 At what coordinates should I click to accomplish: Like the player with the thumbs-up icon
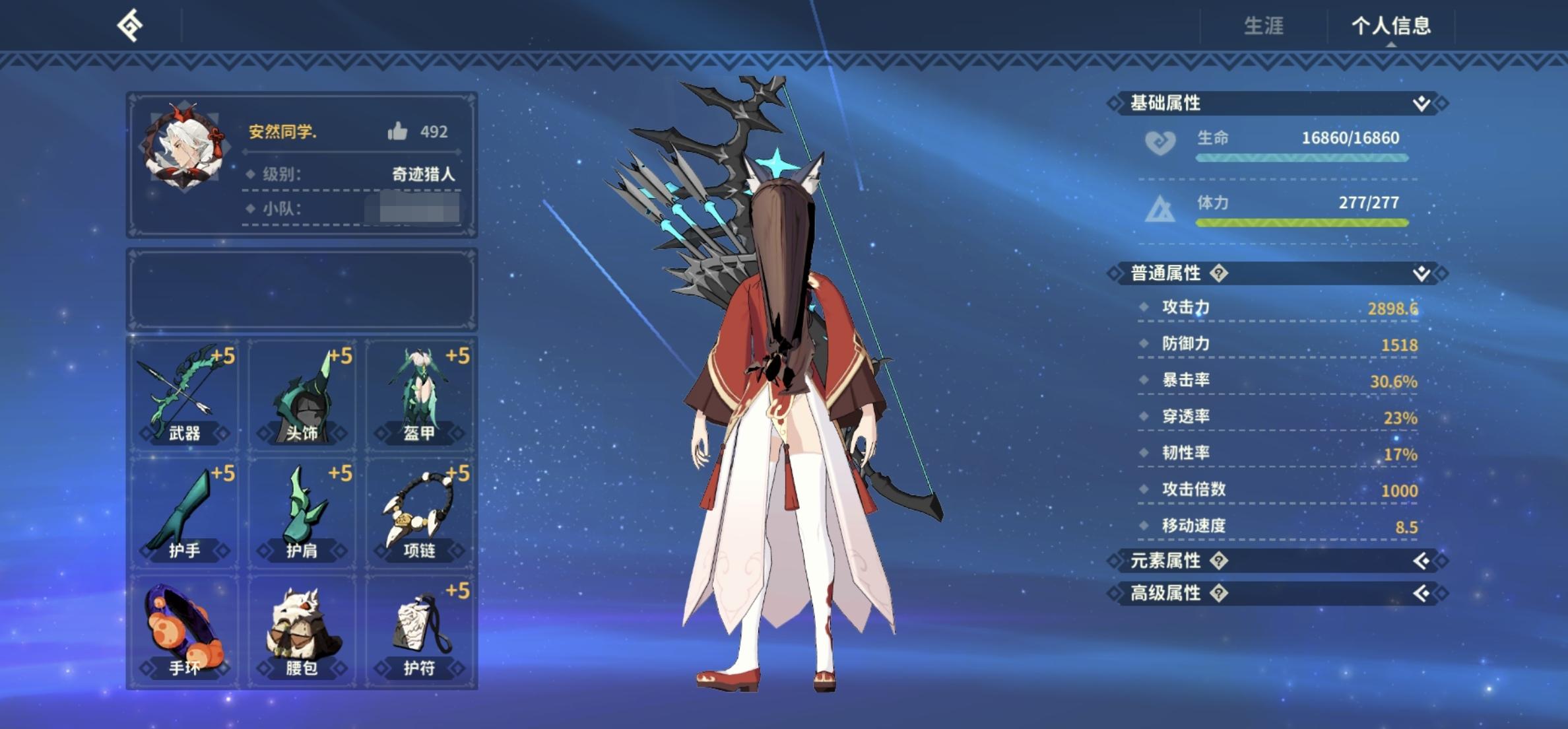point(397,131)
